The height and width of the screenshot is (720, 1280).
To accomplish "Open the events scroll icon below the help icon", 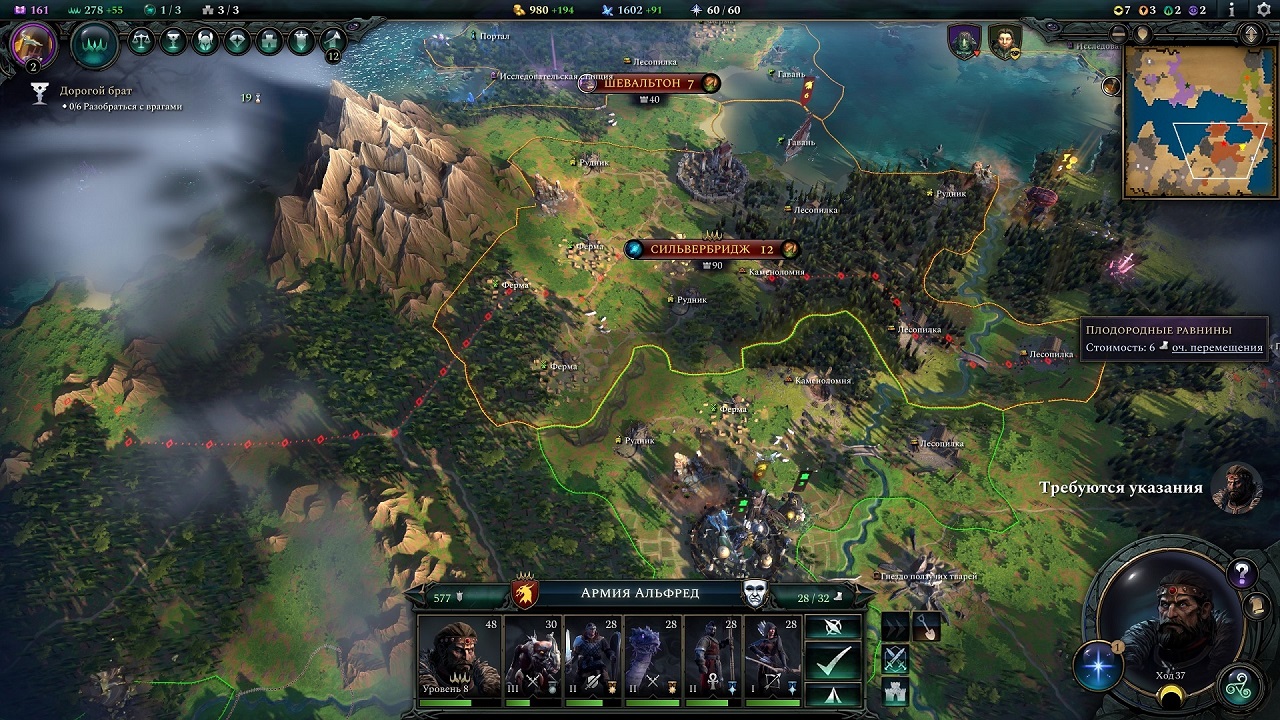I will click(1256, 604).
